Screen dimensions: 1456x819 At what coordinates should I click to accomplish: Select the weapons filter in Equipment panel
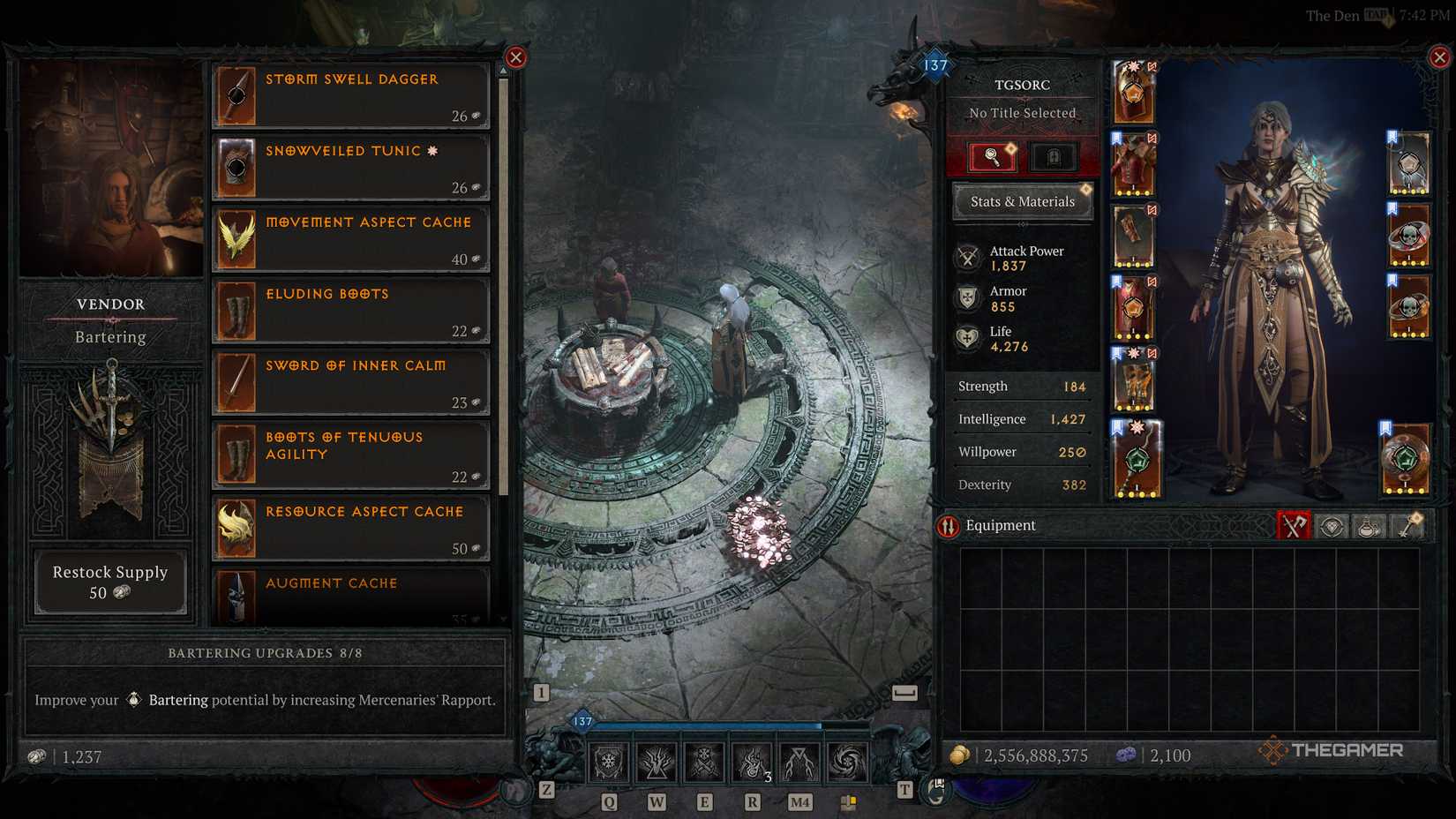(1295, 526)
